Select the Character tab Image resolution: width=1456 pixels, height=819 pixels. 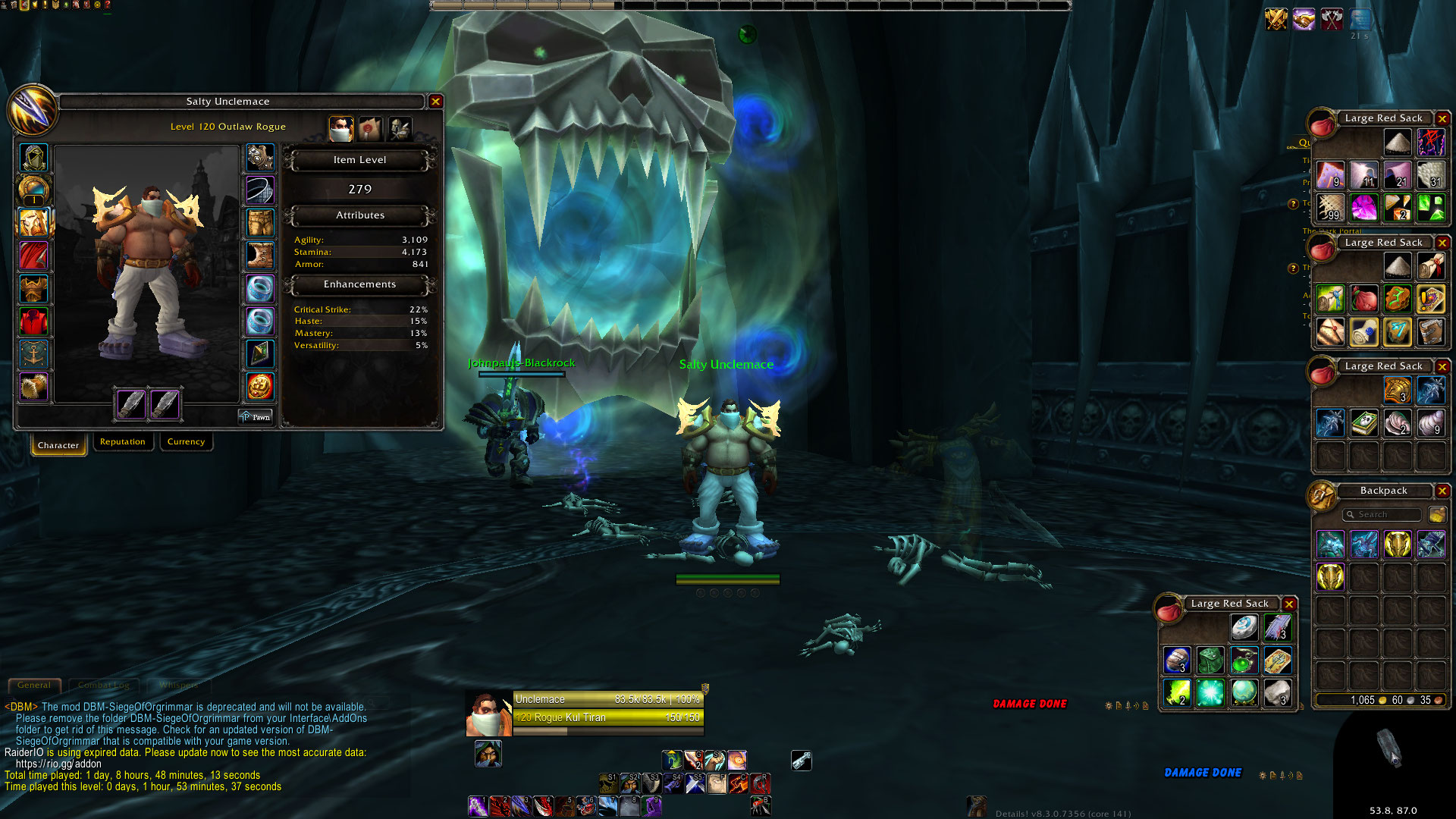pyautogui.click(x=58, y=445)
